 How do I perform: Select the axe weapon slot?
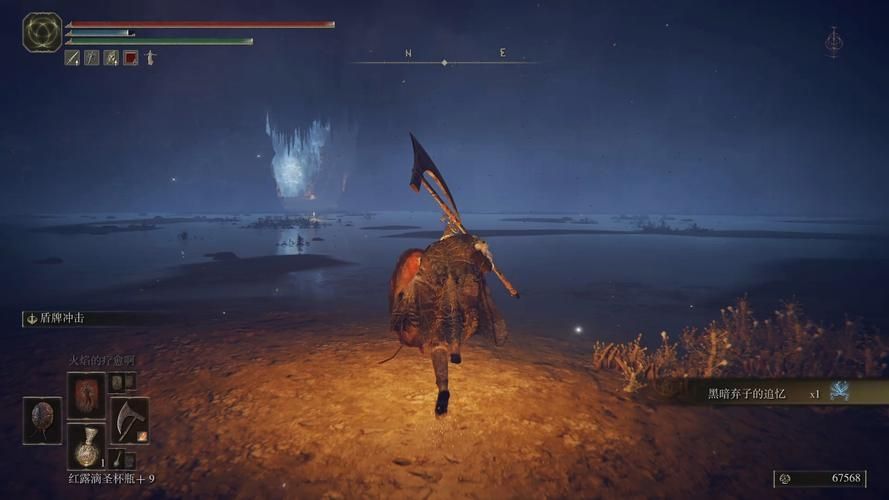click(x=129, y=419)
